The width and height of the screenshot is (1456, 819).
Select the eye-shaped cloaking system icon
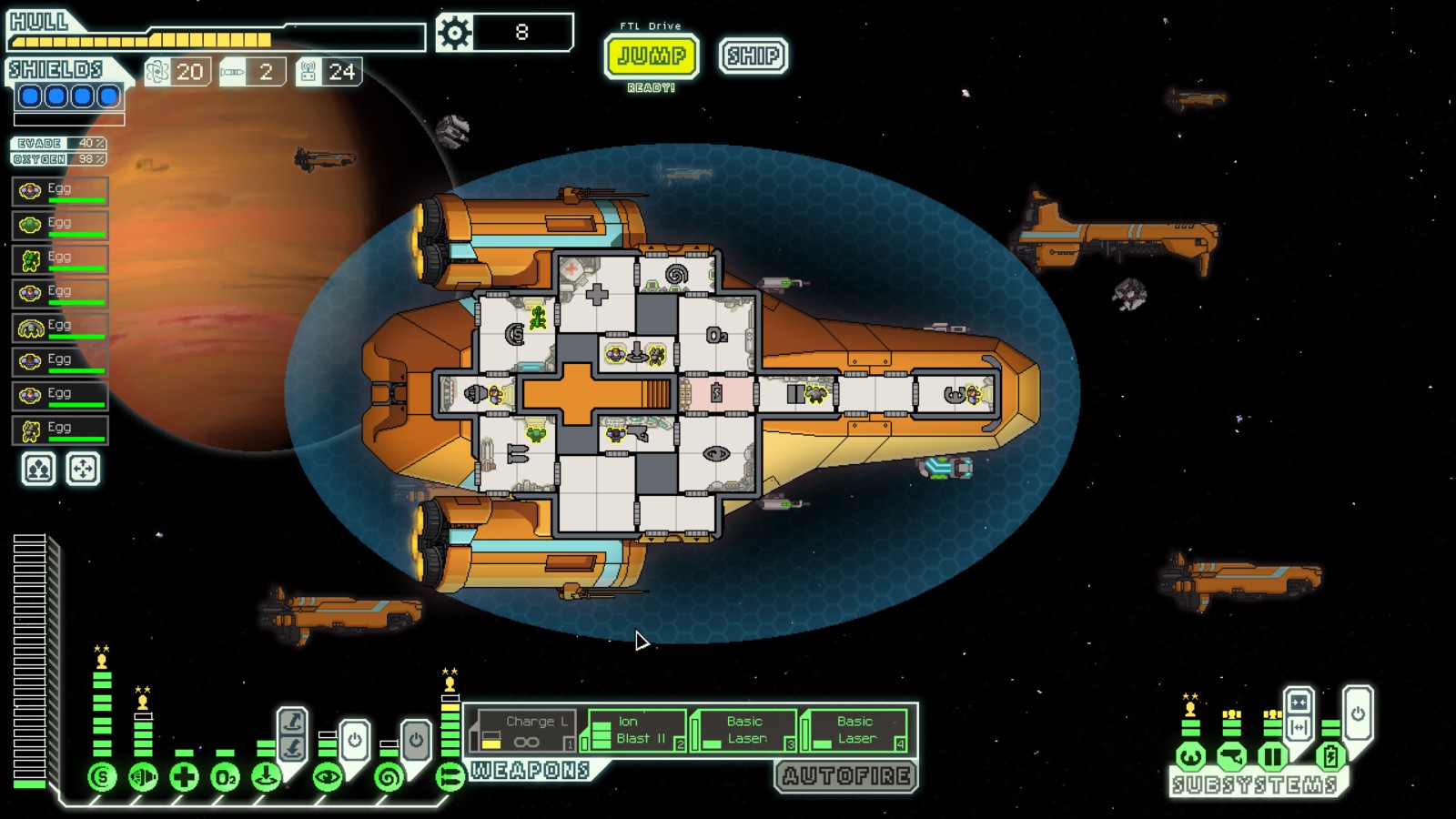[x=328, y=777]
